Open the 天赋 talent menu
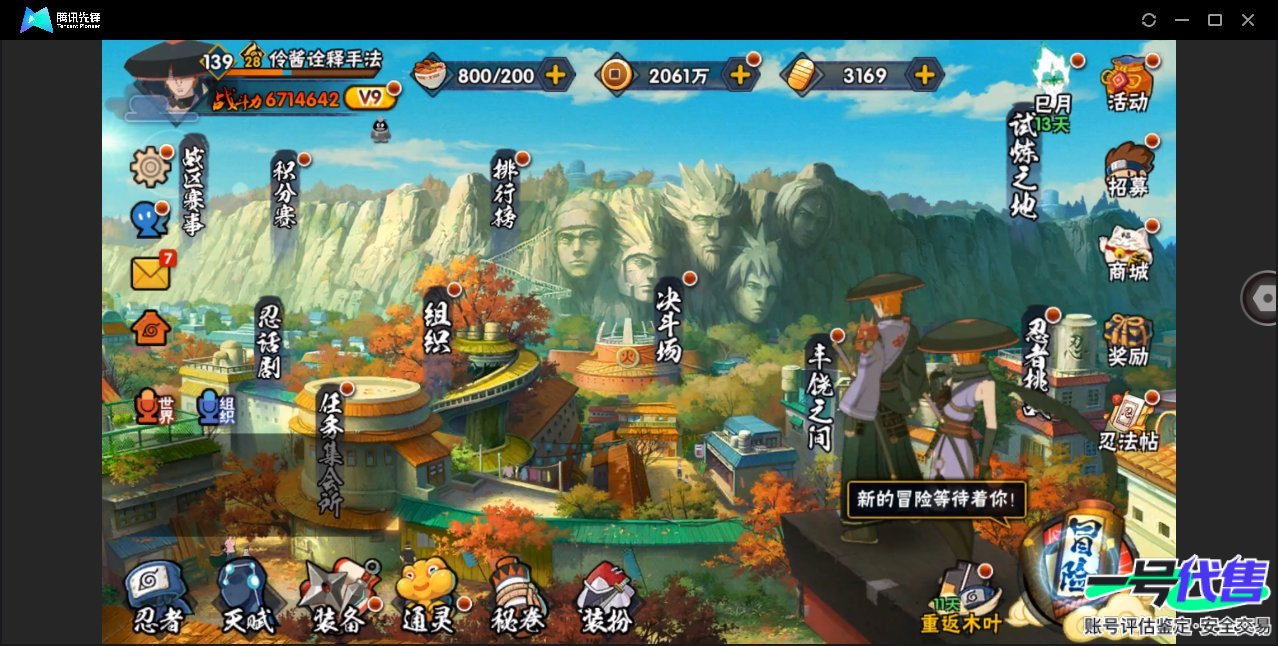Viewport: 1278px width, 646px height. tap(246, 596)
